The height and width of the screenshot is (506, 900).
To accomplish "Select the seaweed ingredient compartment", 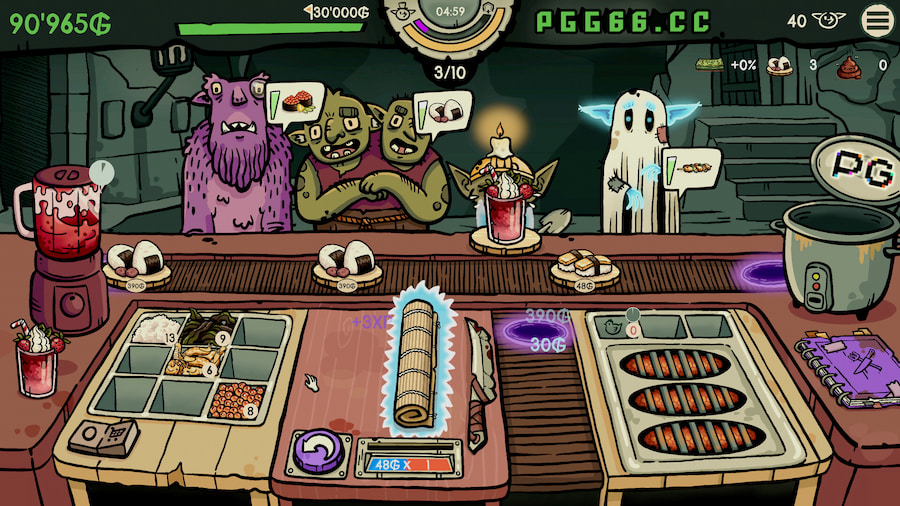I will coord(207,328).
